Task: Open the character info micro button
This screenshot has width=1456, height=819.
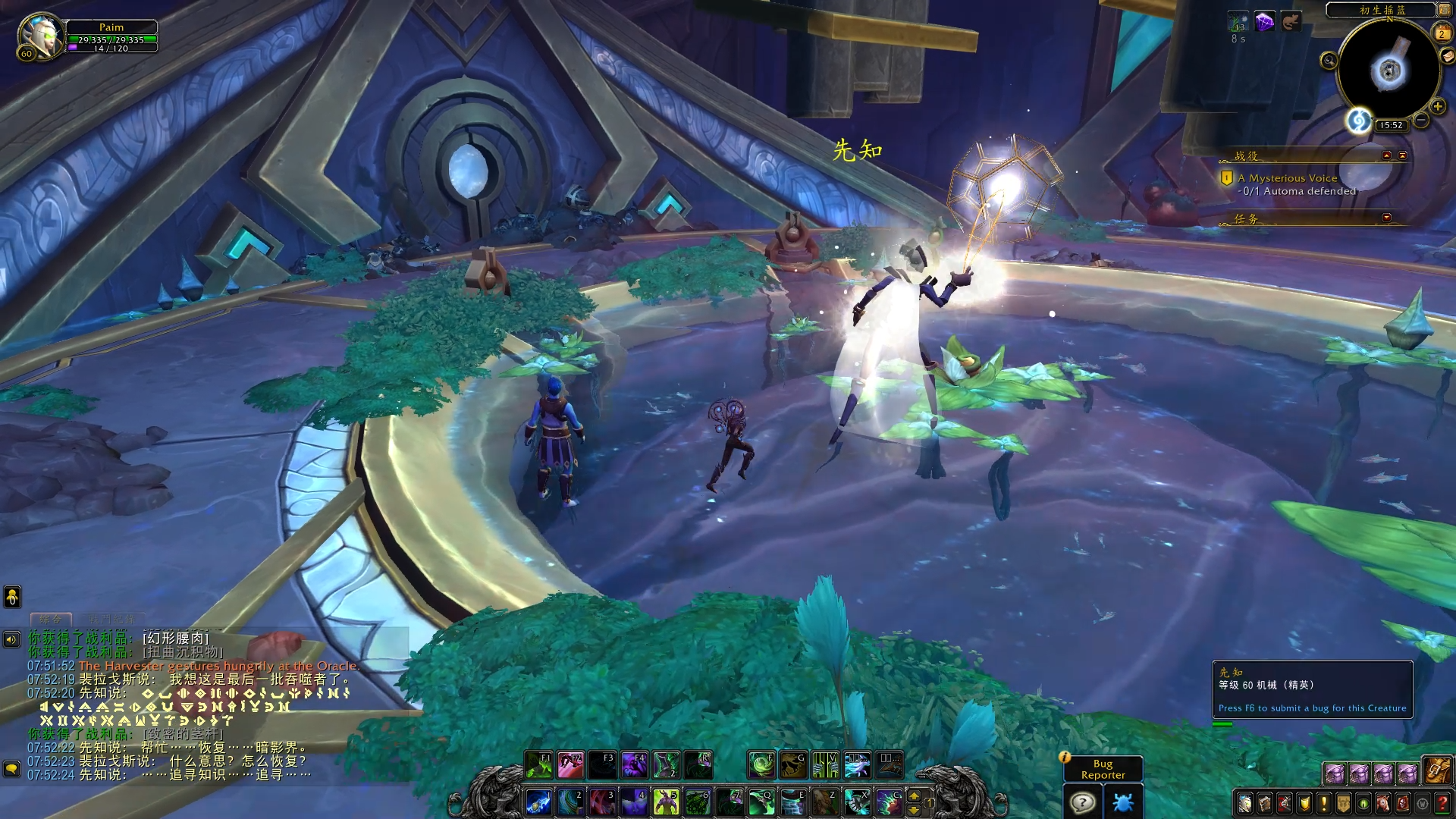Action: coord(1245,802)
